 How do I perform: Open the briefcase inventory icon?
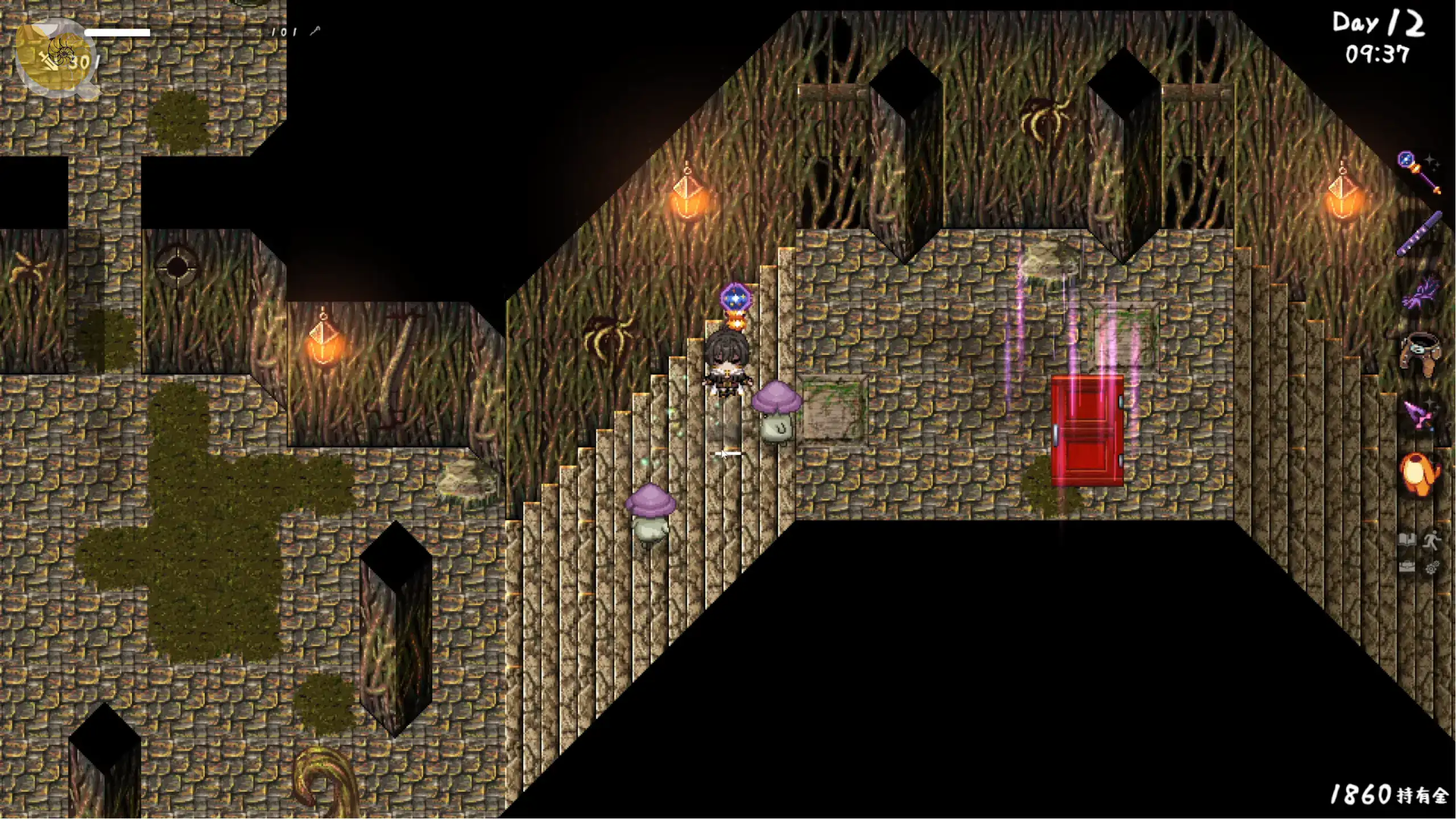1407,567
